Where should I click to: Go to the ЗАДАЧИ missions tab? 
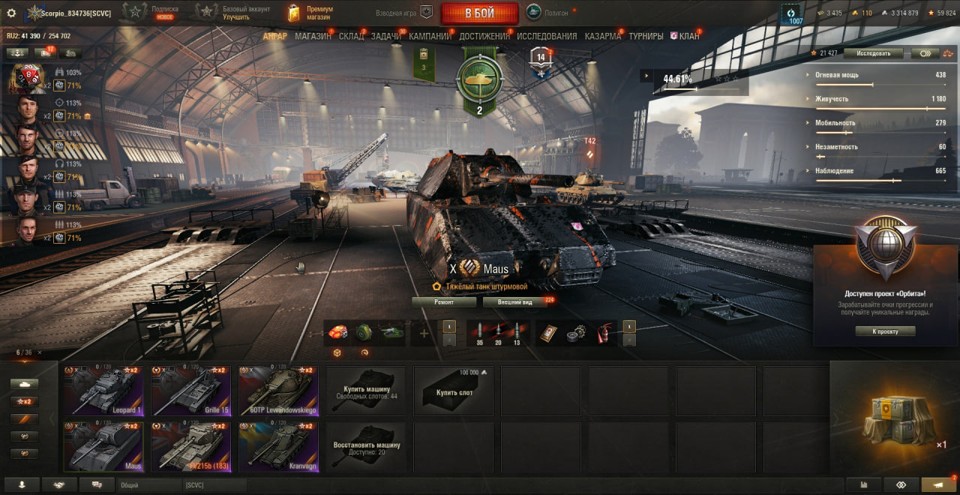click(x=386, y=36)
